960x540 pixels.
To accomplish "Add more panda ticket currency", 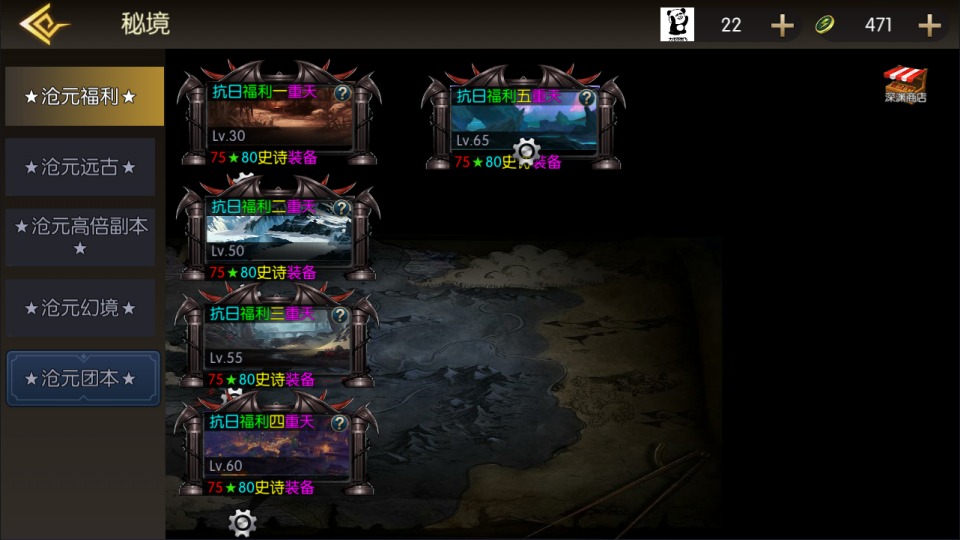I will click(x=782, y=25).
